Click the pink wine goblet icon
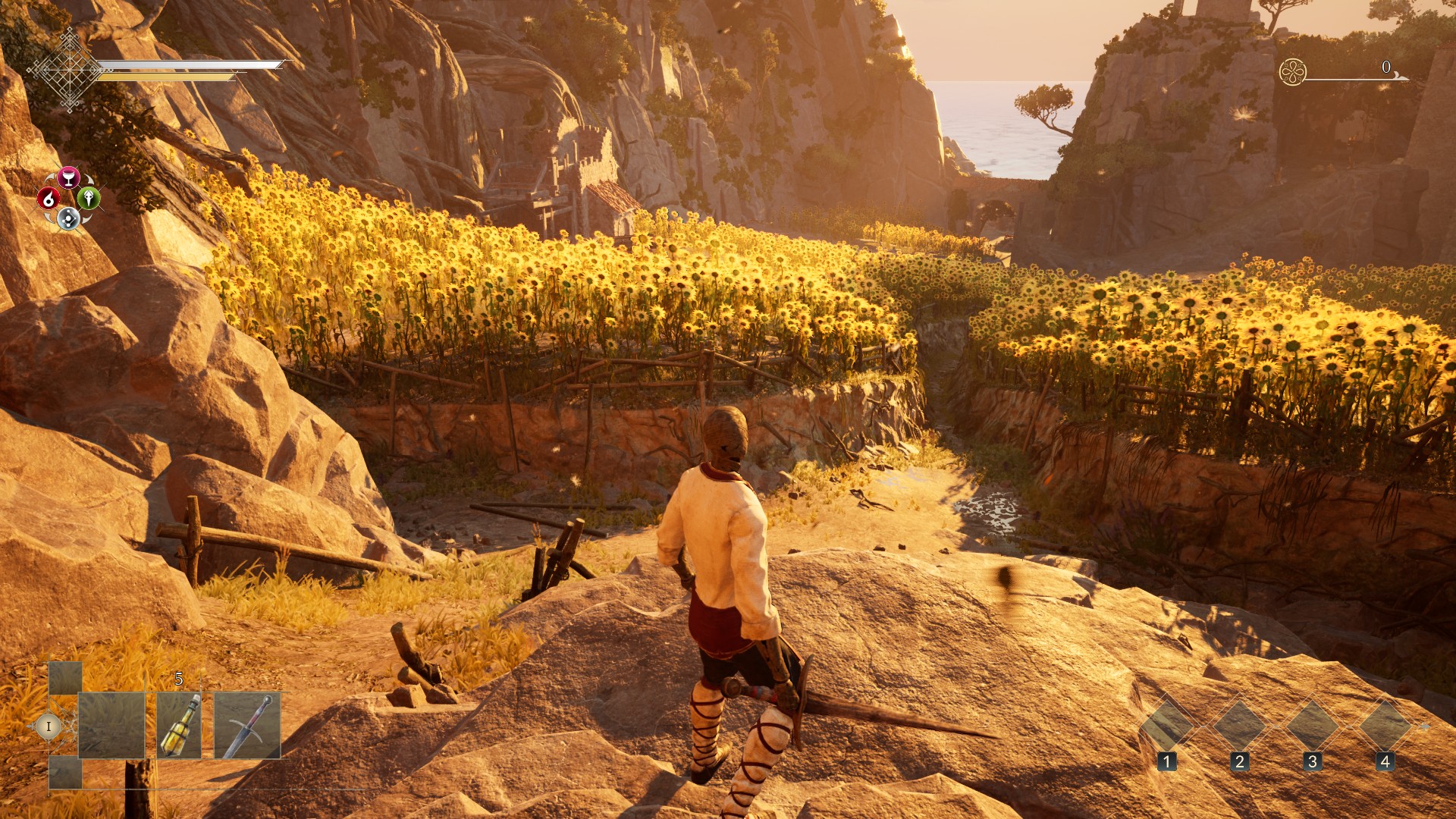Screen dimensions: 1456x819 69,177
